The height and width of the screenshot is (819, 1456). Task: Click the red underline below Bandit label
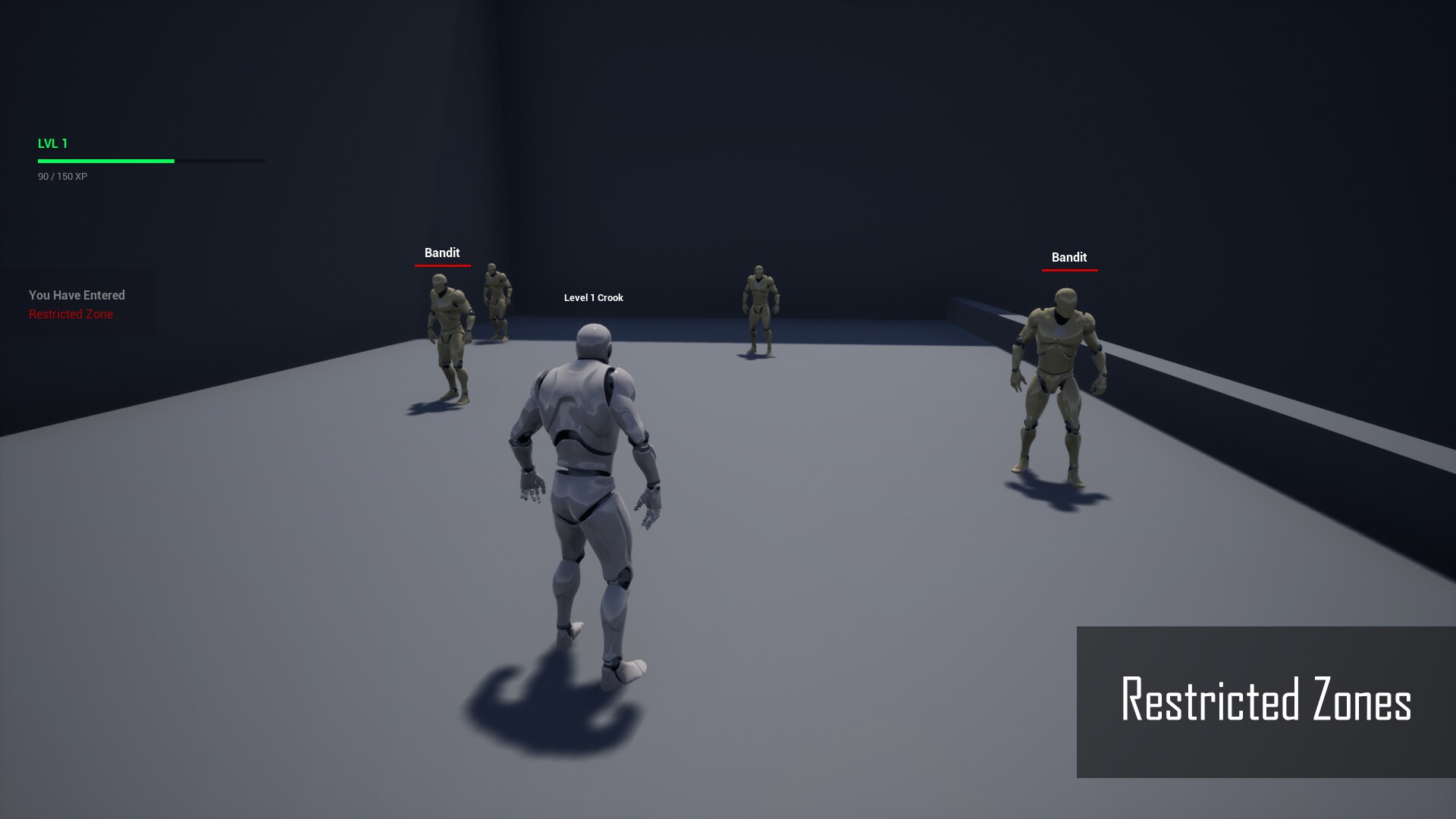point(442,266)
